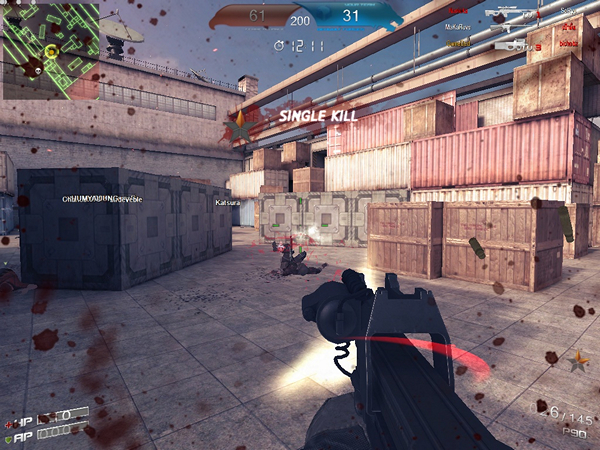The image size is (600, 450).
Task: Select the yellow player marker on the minimap
Action: click(51, 51)
